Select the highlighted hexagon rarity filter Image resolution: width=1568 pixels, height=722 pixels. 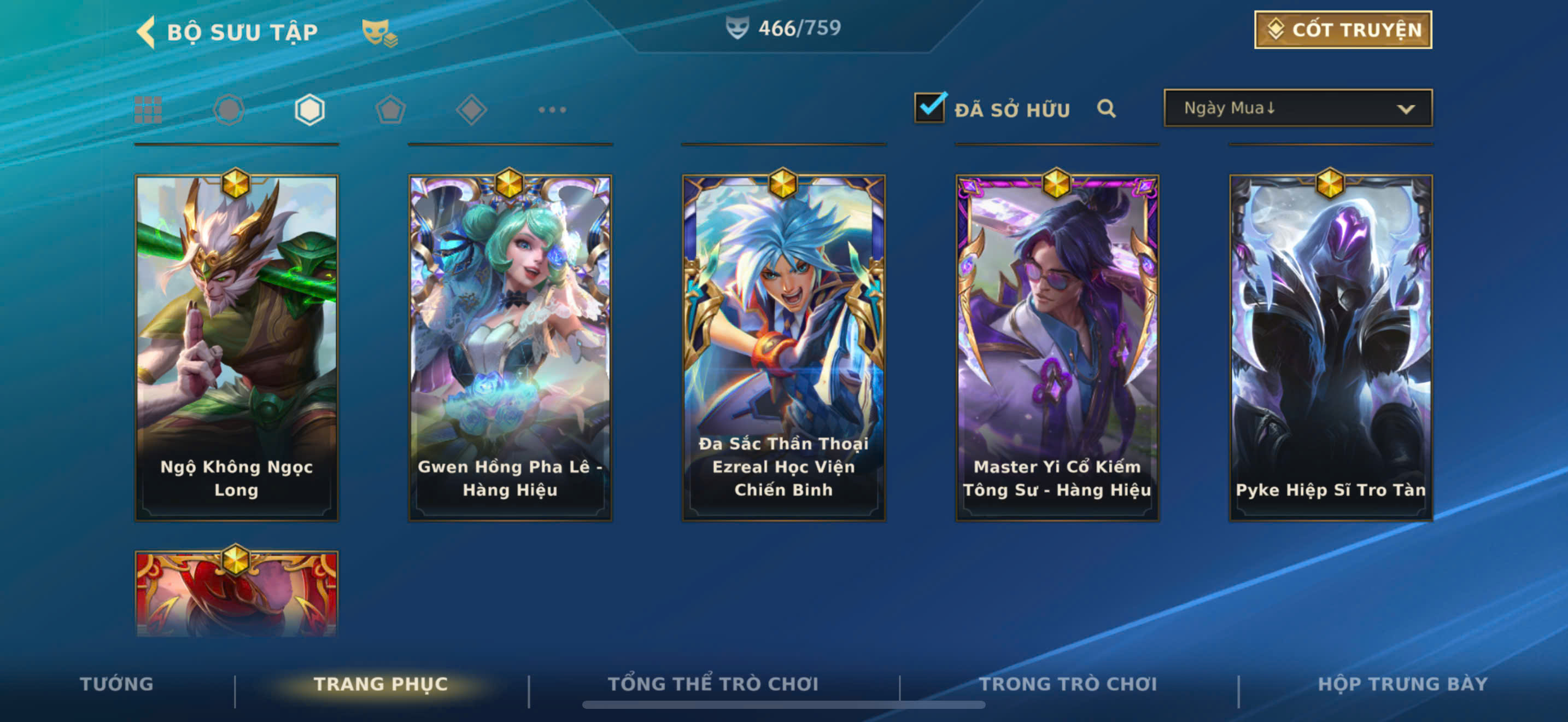pyautogui.click(x=309, y=110)
